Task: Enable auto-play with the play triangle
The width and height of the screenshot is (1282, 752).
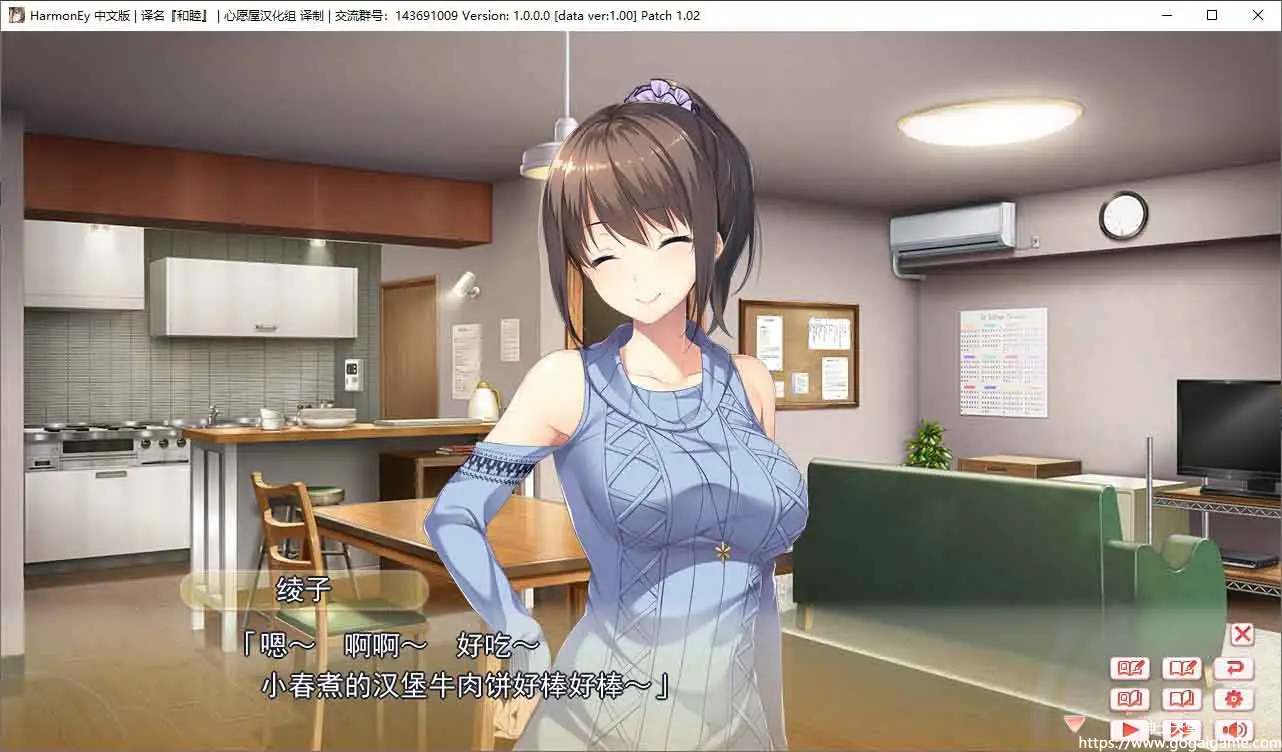Action: pos(1131,728)
